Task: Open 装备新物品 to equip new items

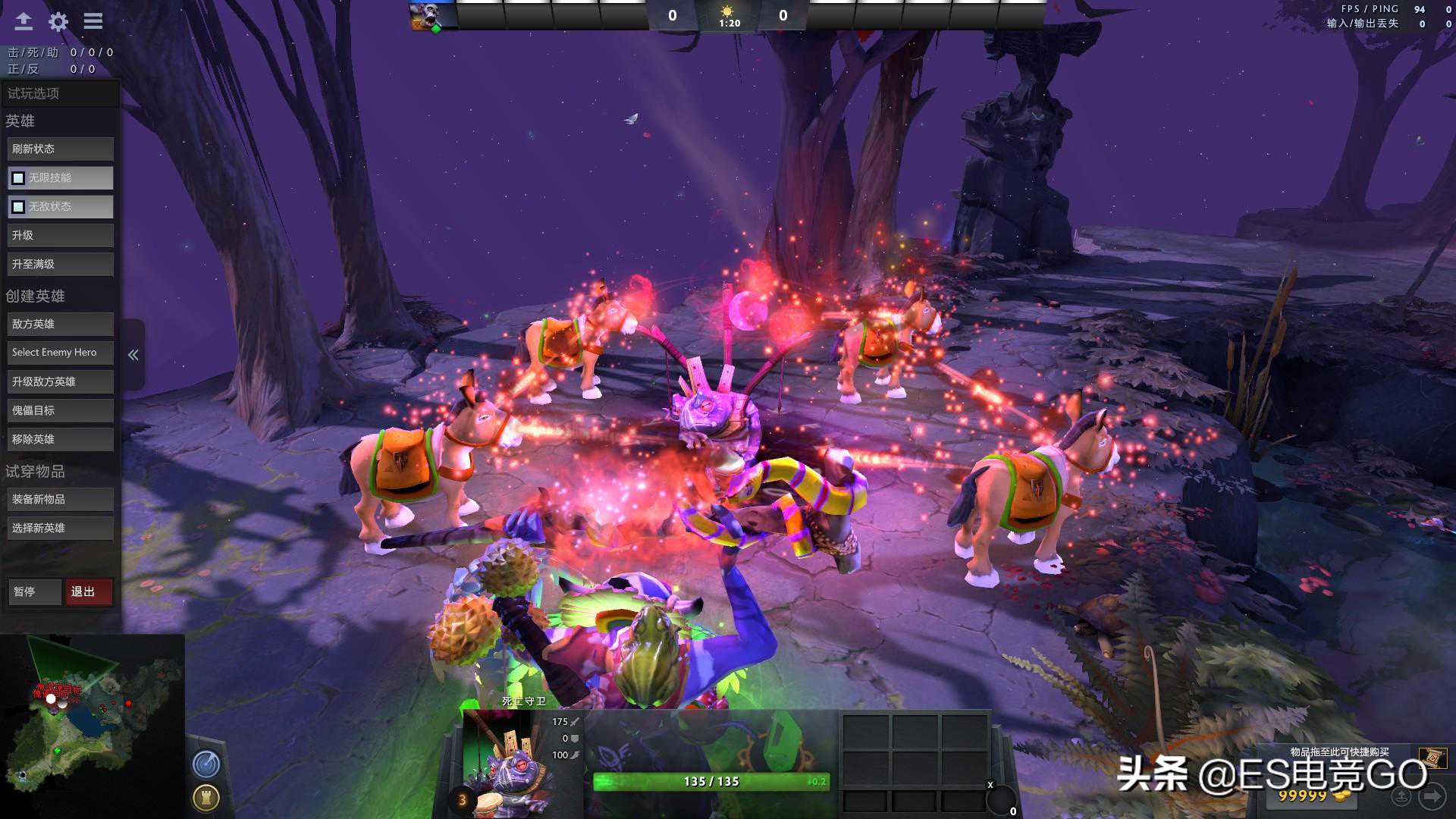Action: coord(61,499)
